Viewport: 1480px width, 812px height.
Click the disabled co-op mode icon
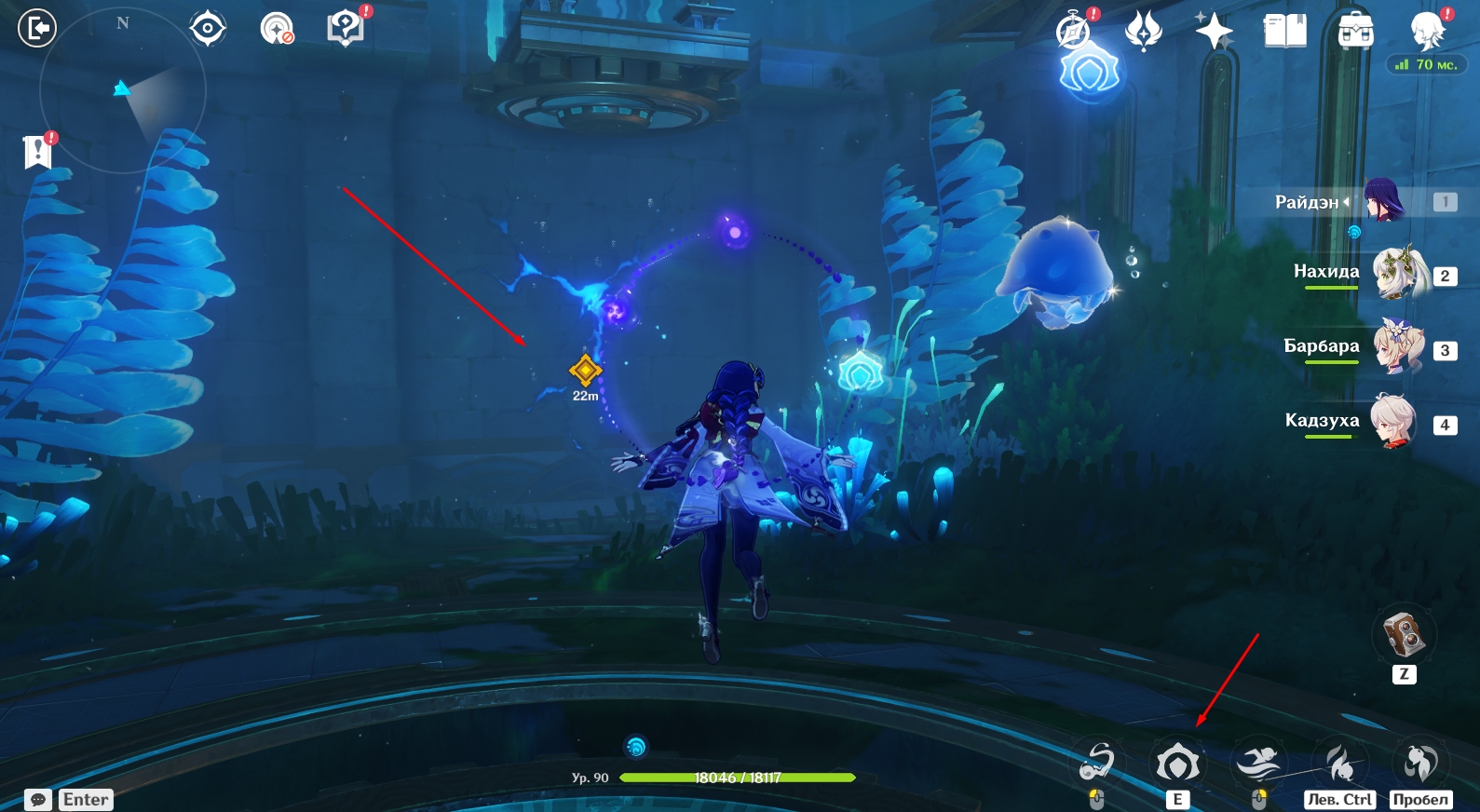277,29
